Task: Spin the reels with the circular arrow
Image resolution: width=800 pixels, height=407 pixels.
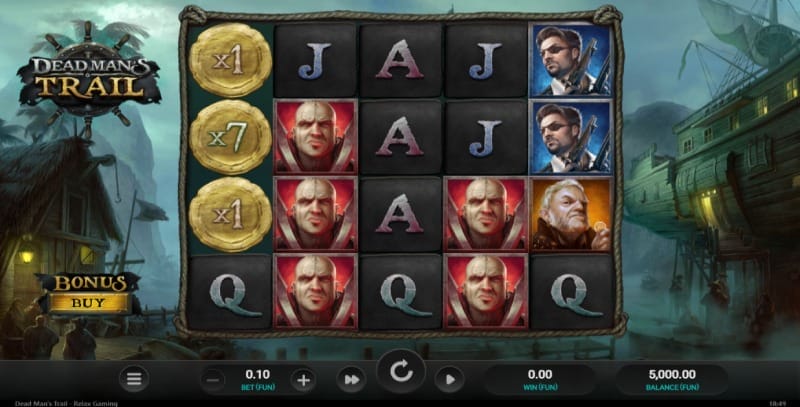Action: click(401, 373)
